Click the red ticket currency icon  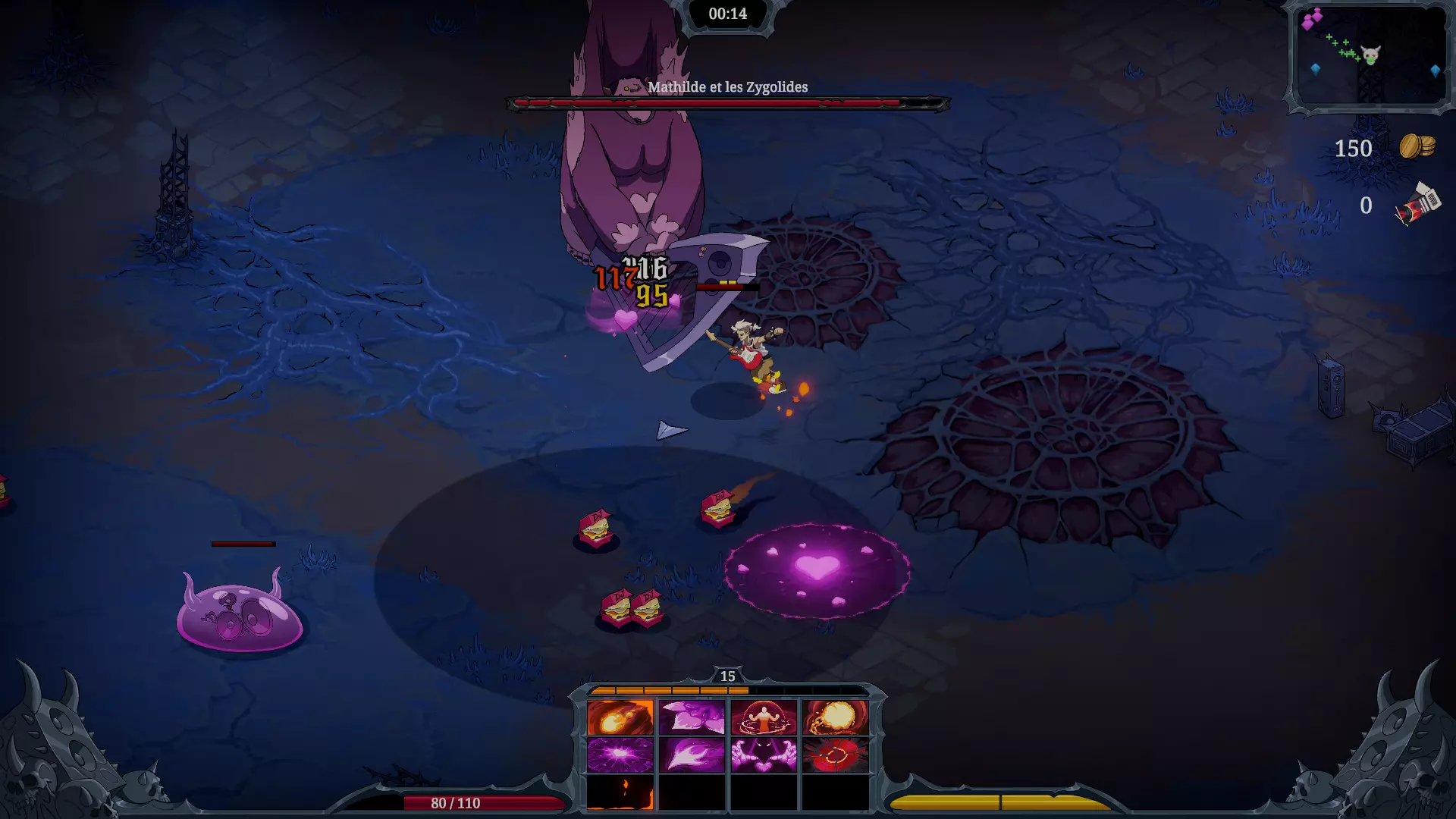(1417, 205)
